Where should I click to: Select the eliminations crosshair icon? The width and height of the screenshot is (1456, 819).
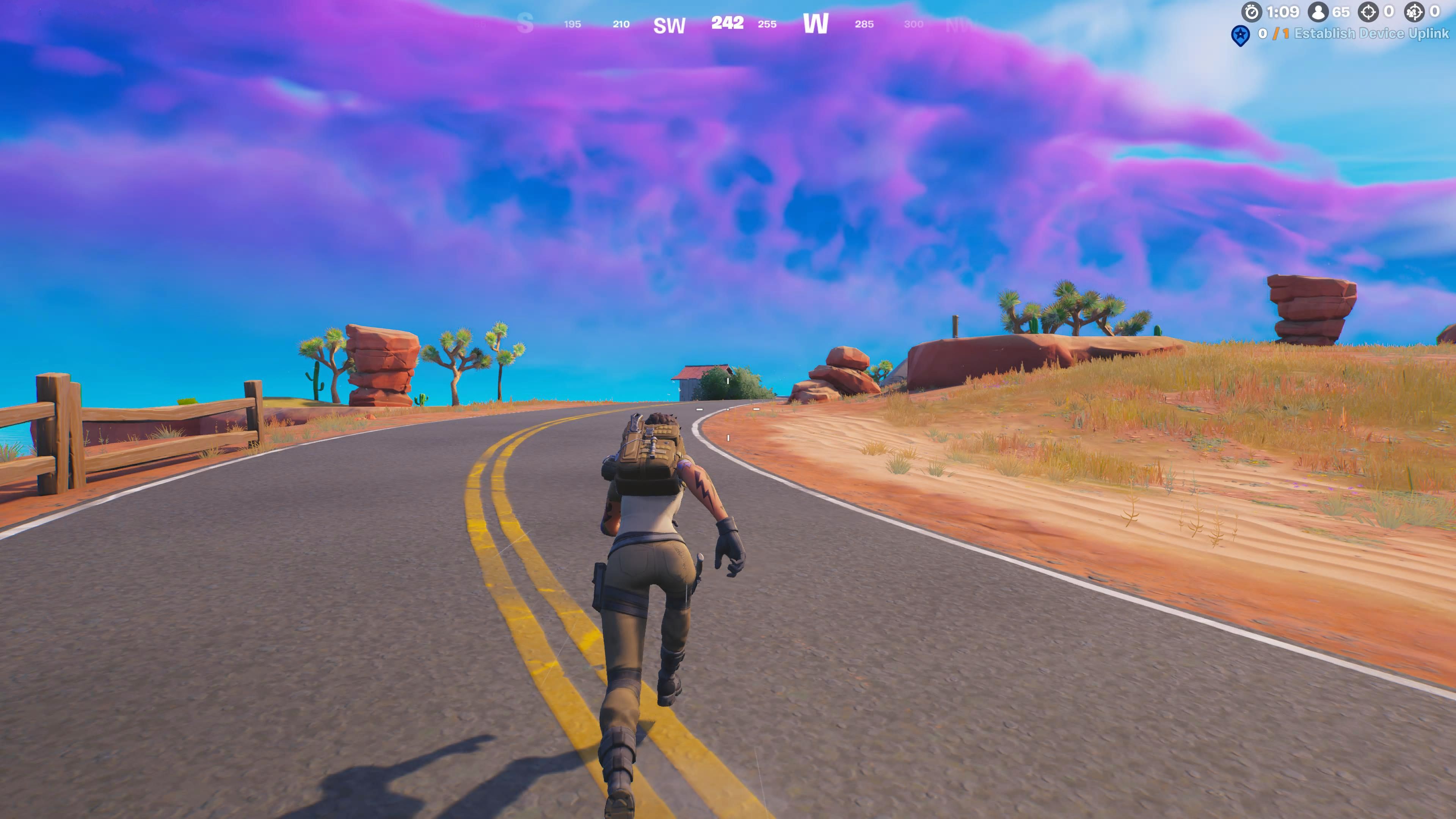click(x=1368, y=13)
